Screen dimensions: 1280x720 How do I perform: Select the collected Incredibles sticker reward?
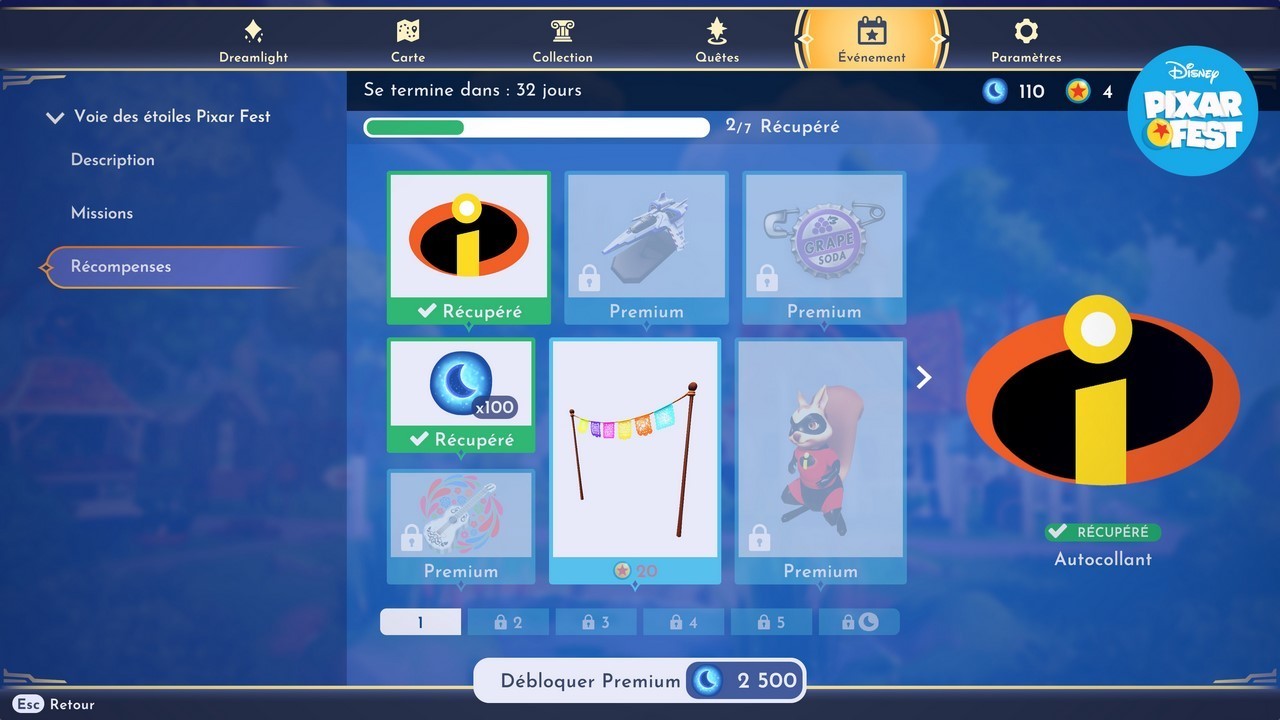click(x=468, y=240)
